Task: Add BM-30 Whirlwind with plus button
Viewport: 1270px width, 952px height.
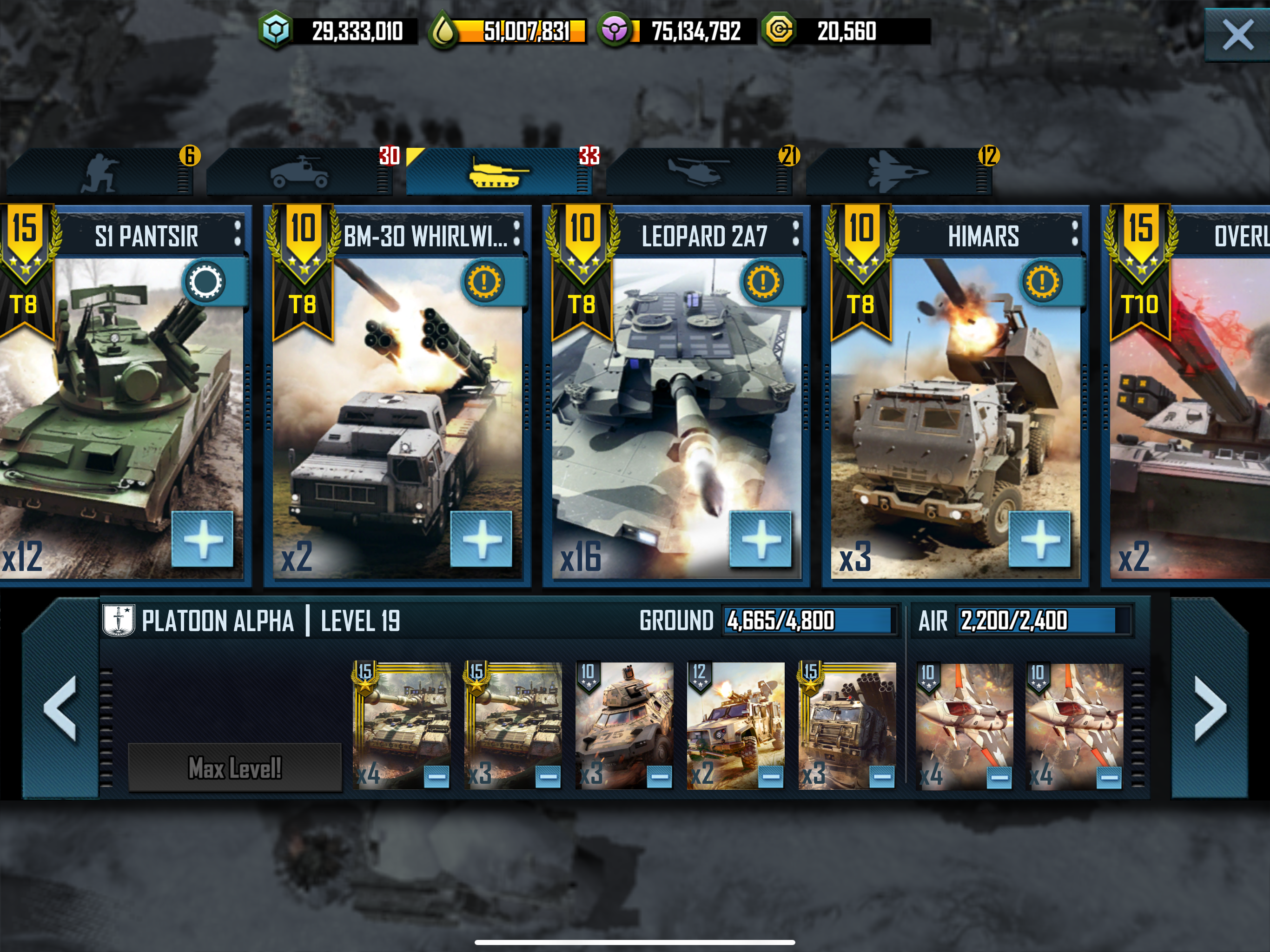Action: [x=481, y=539]
